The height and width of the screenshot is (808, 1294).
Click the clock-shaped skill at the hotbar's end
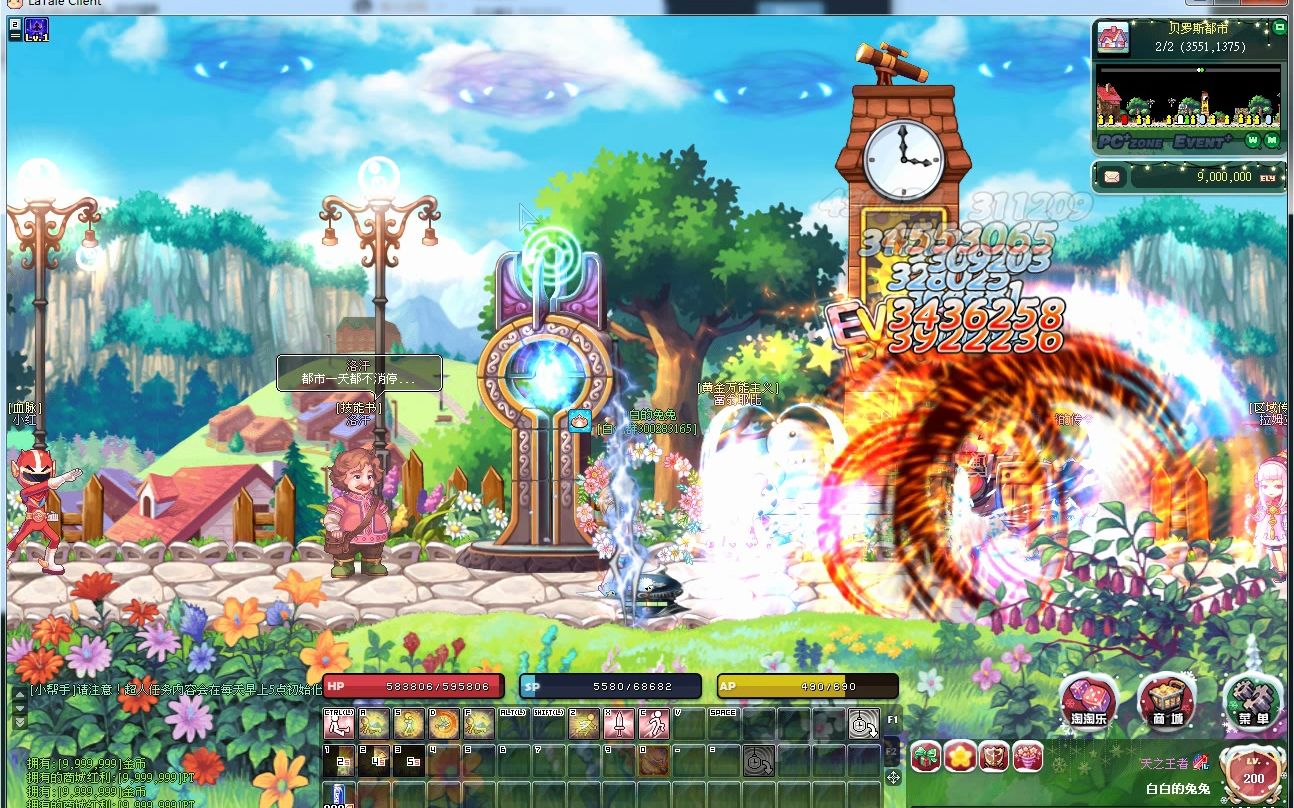coord(864,722)
